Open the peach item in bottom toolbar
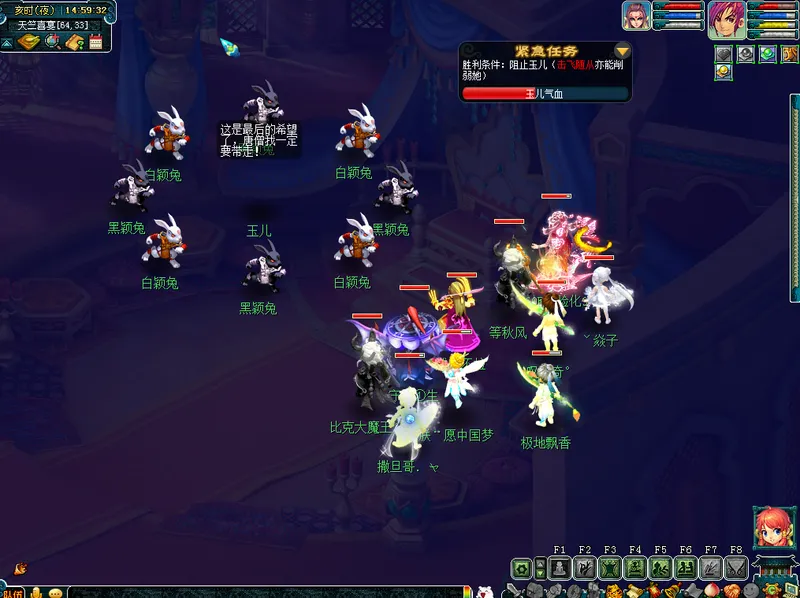 (x=712, y=591)
